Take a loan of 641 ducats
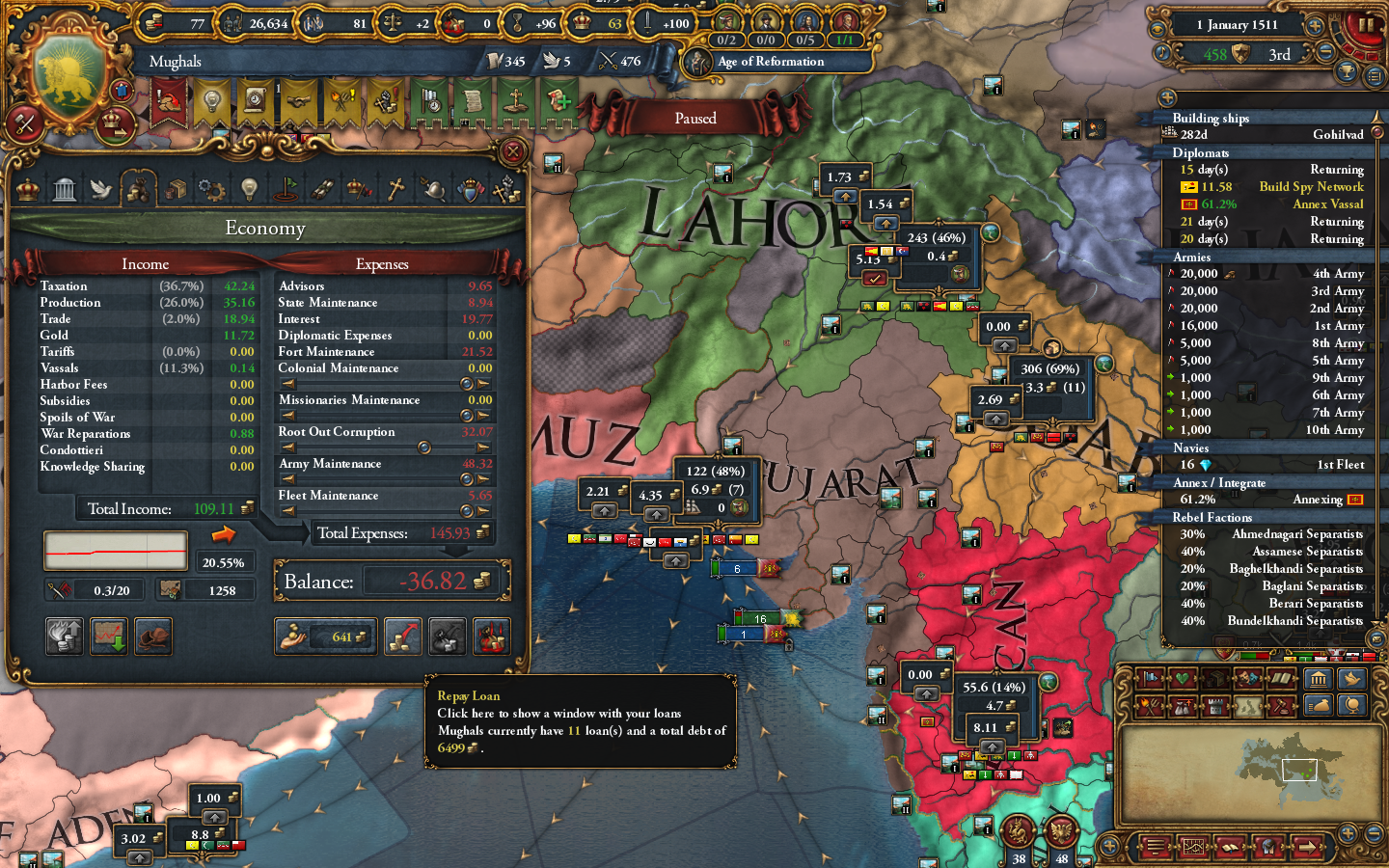The width and height of the screenshot is (1389, 868). [x=325, y=637]
